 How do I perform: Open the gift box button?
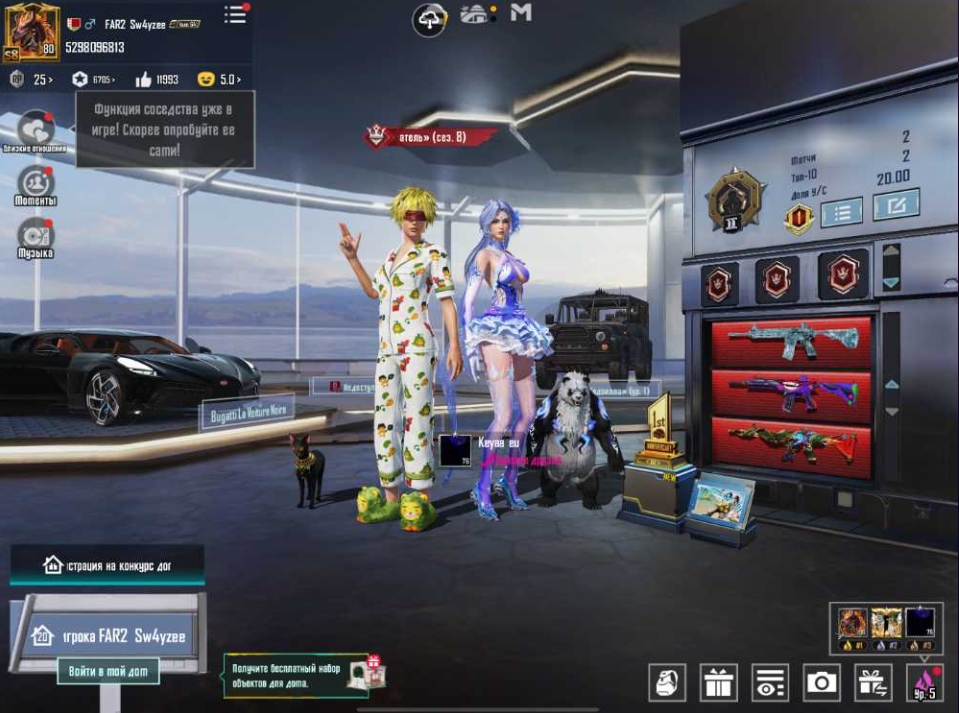tap(718, 682)
